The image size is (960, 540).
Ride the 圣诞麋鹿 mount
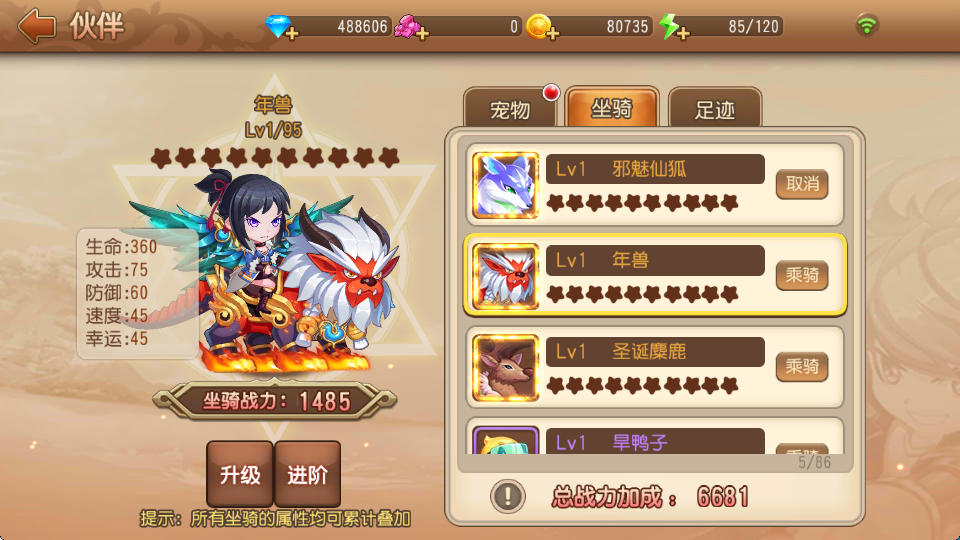(802, 366)
